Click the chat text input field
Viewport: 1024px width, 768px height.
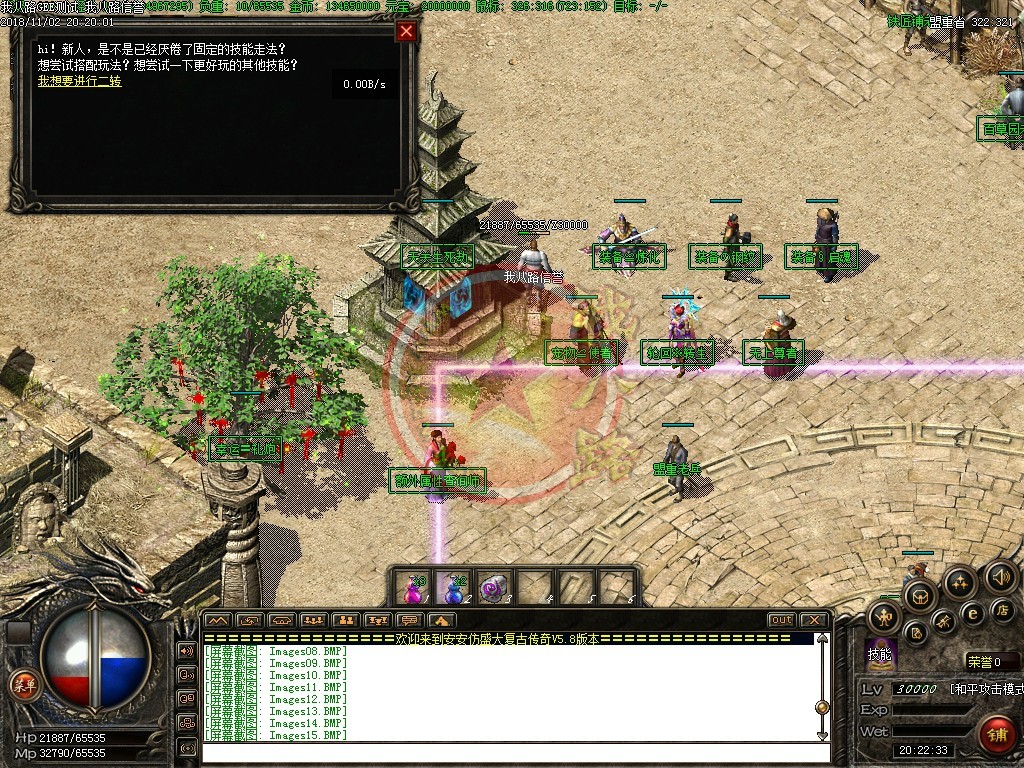pyautogui.click(x=510, y=752)
